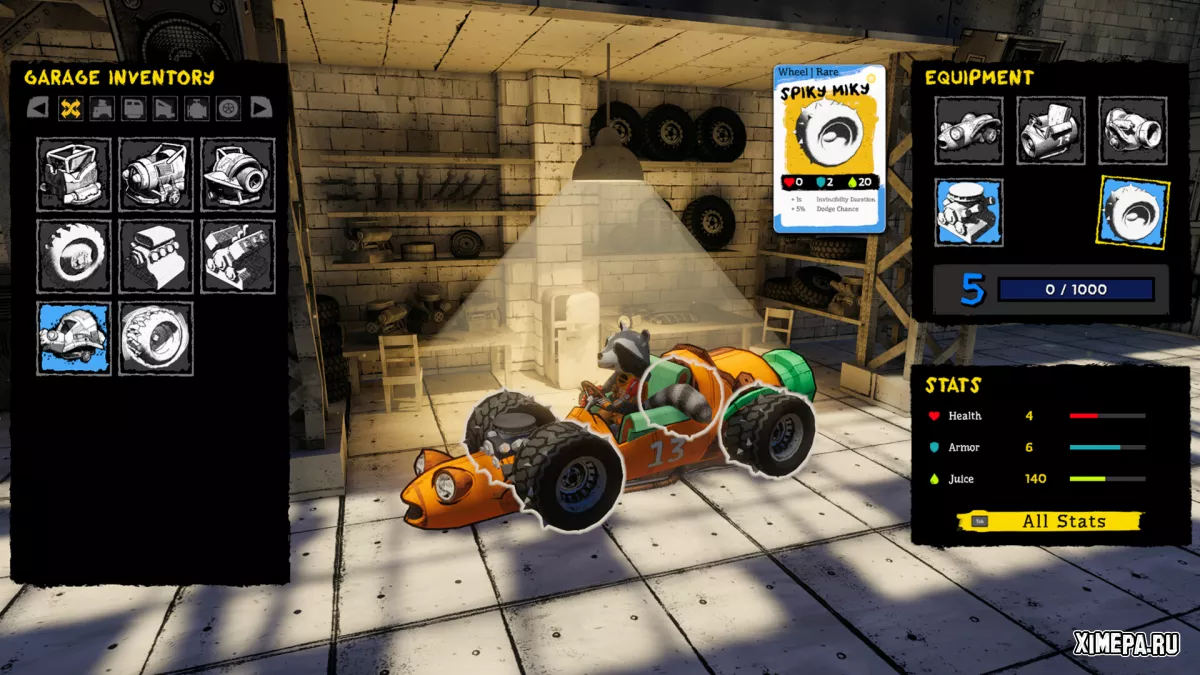Viewport: 1200px width, 675px height.
Task: Go to the next inventory category arrow
Action: click(x=261, y=108)
